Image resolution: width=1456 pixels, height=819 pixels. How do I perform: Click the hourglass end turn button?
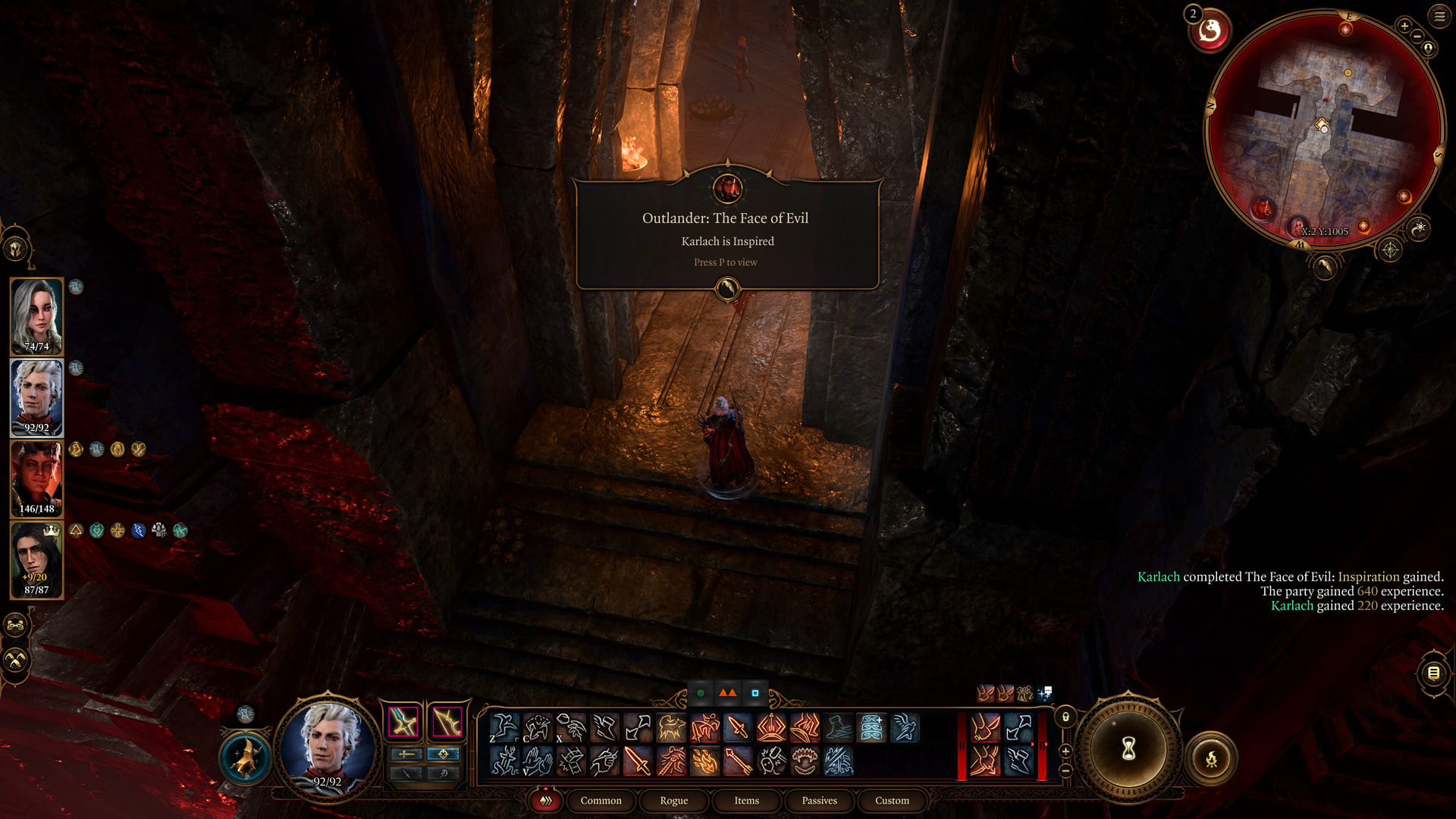[x=1128, y=749]
